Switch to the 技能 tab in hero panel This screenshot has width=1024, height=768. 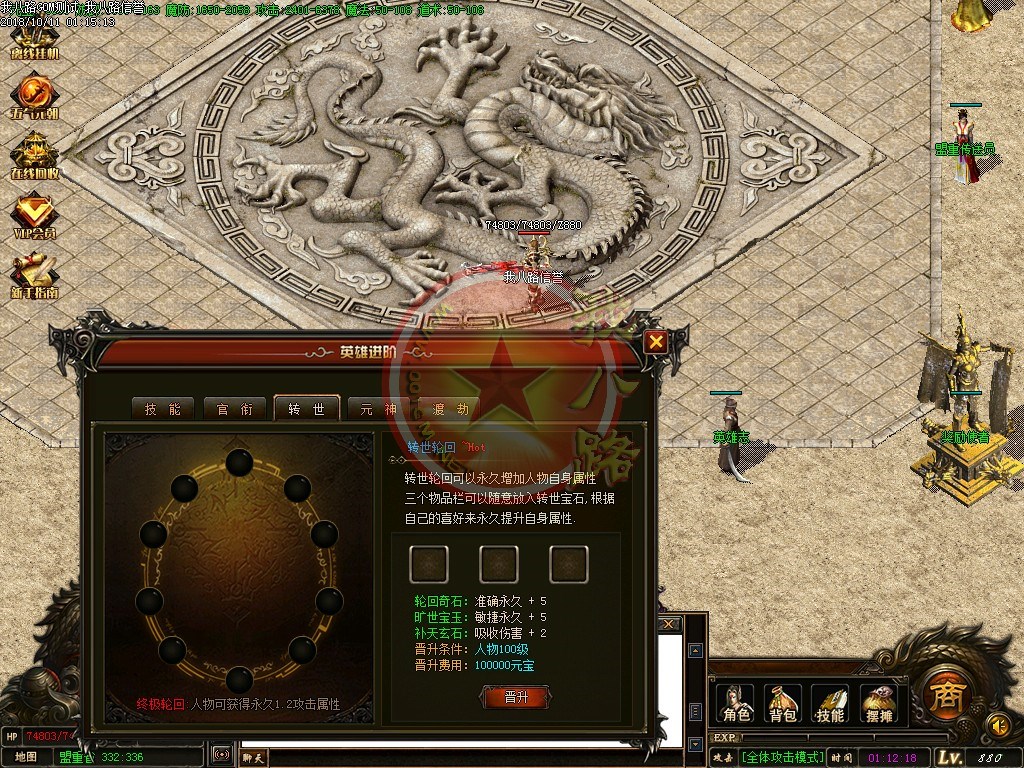coord(163,408)
